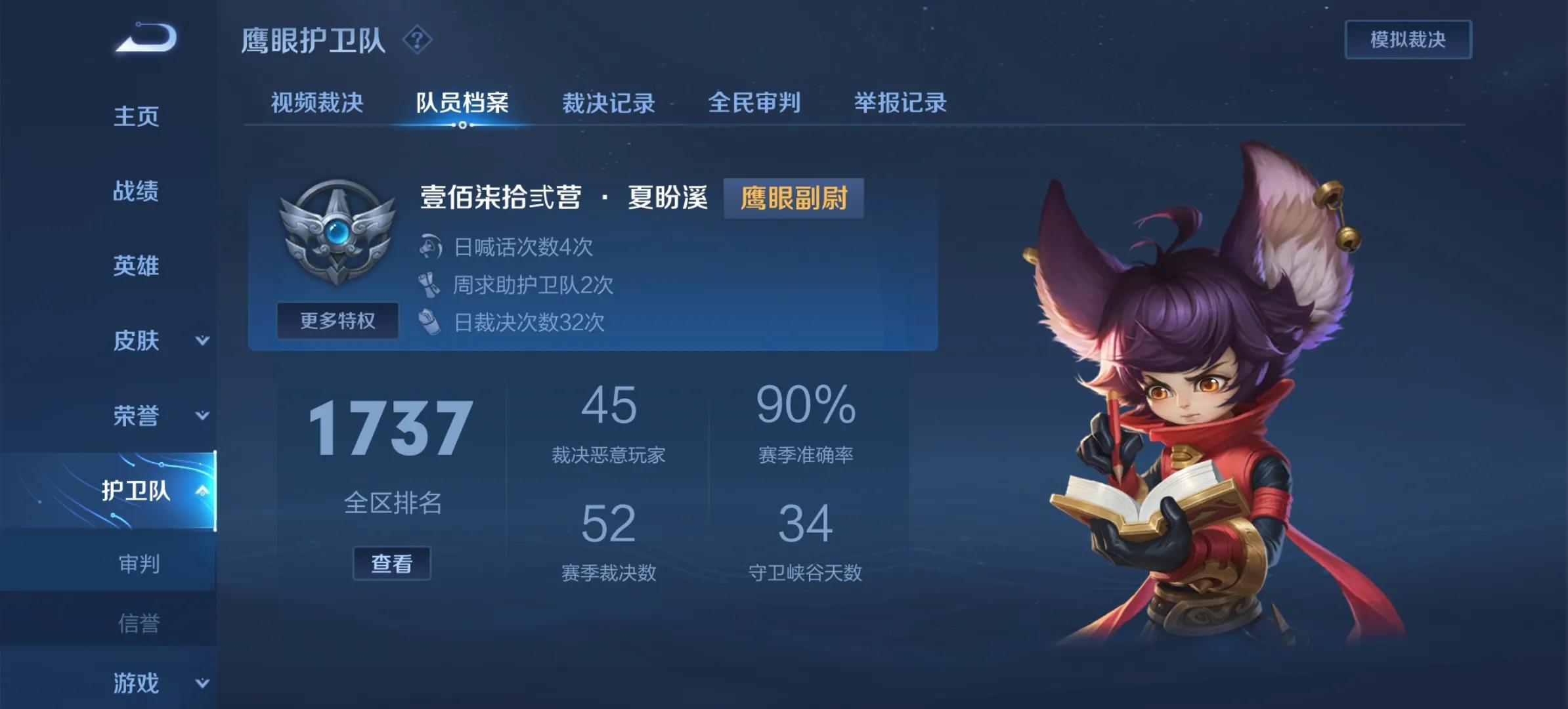Switch to the 视频裁决 tab
1568x709 pixels.
click(x=316, y=103)
